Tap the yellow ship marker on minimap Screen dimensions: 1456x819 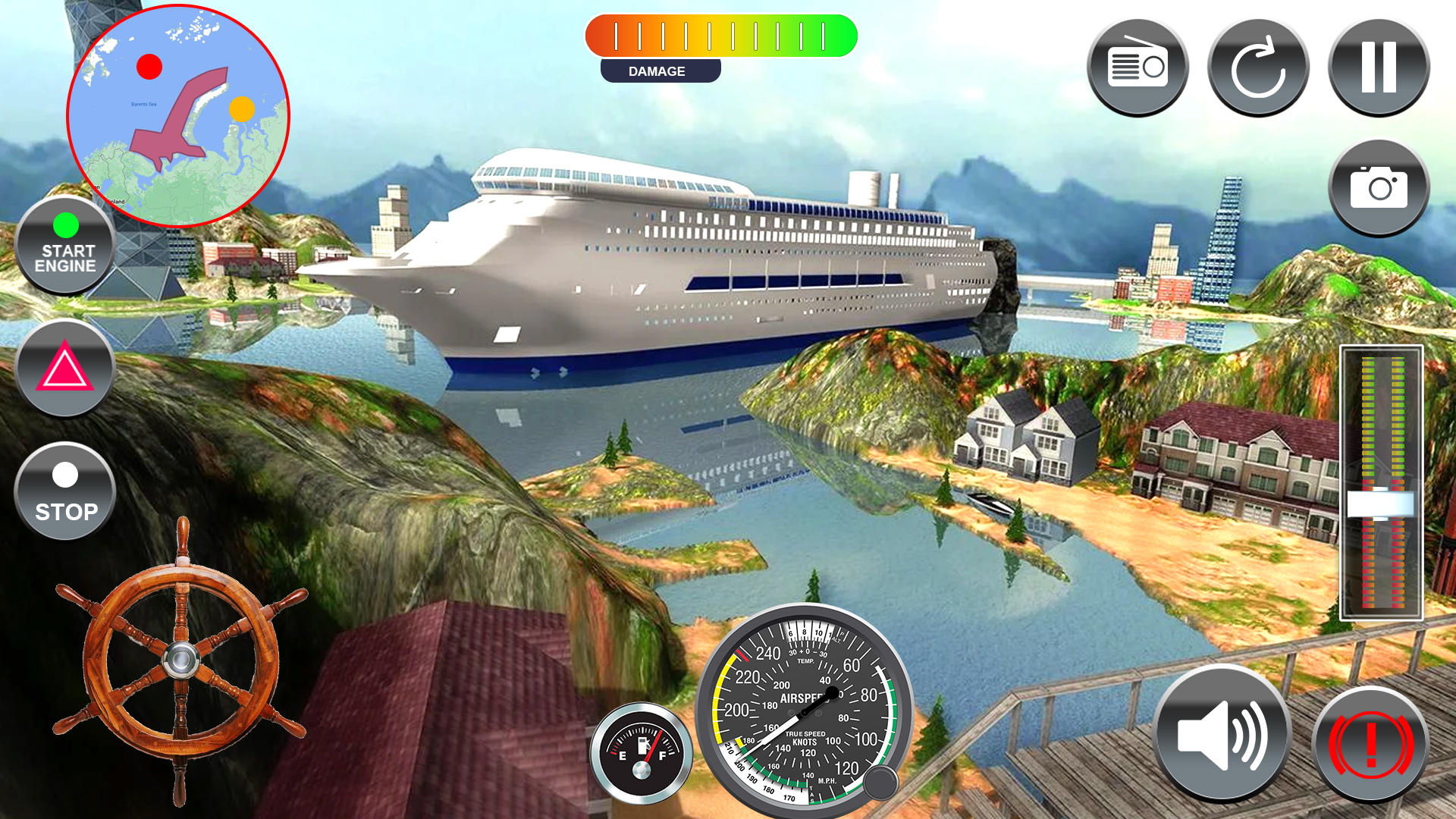click(242, 108)
